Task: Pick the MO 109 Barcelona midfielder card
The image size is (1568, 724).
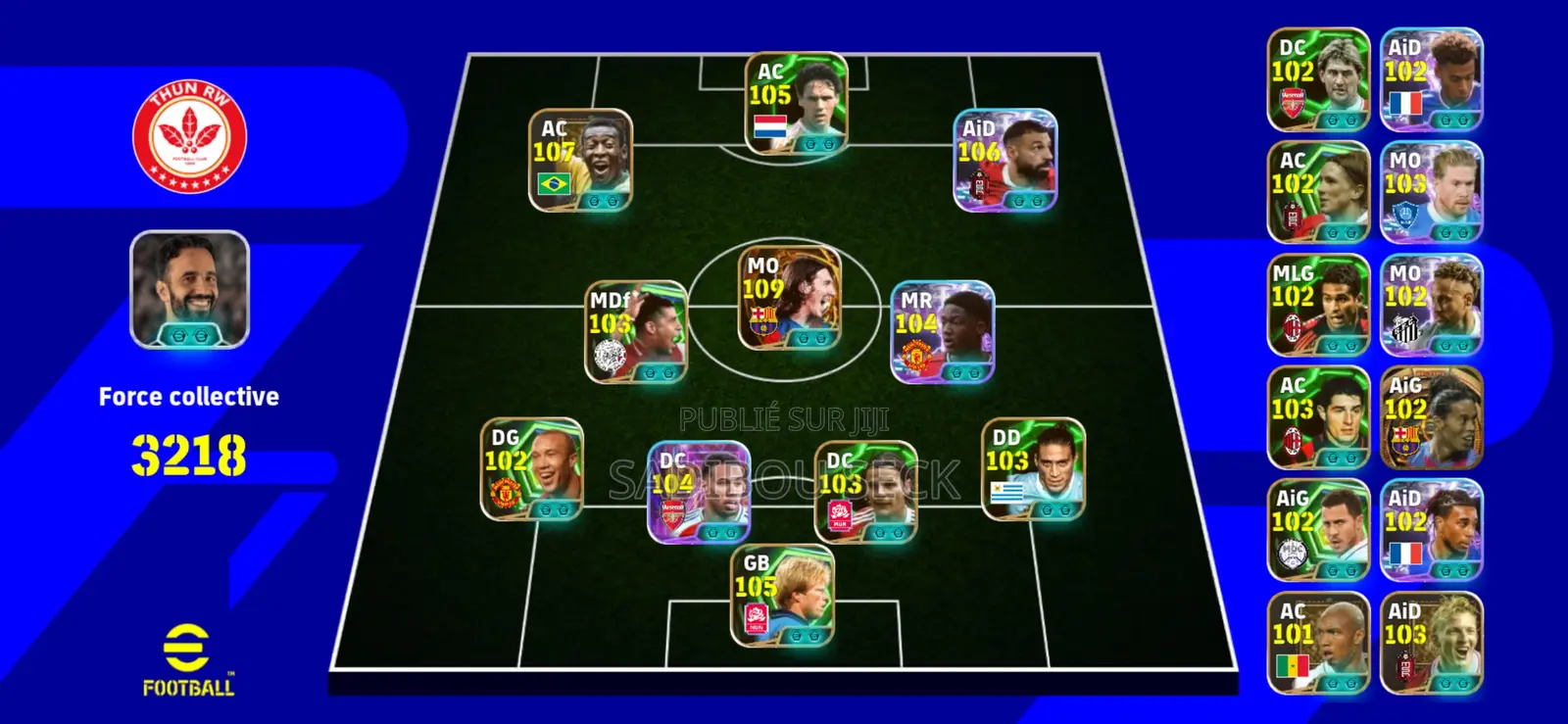Action: 789,298
